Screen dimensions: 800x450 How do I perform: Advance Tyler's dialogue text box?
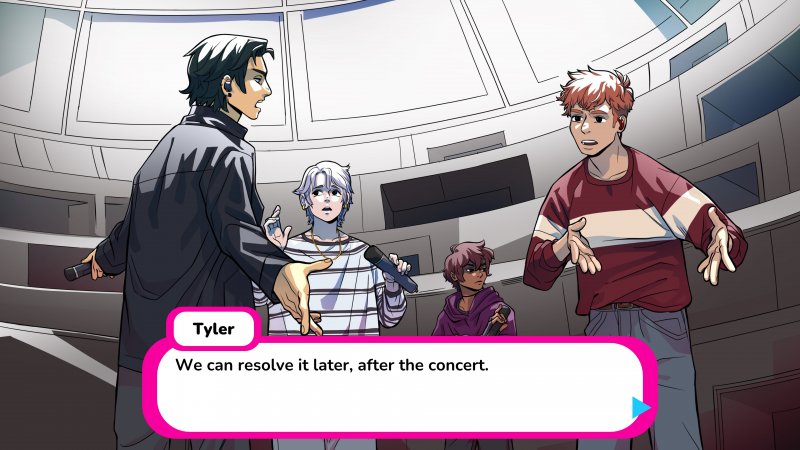pyautogui.click(x=400, y=385)
